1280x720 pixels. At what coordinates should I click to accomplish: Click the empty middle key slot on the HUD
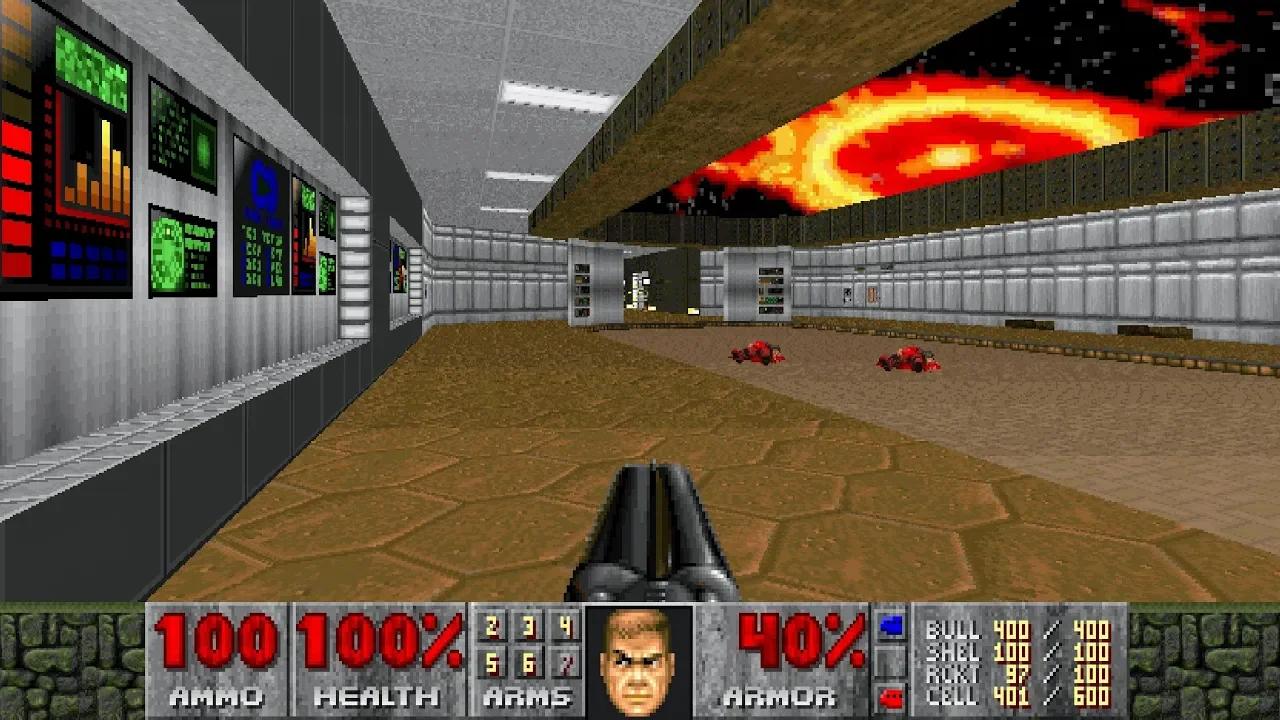(893, 661)
